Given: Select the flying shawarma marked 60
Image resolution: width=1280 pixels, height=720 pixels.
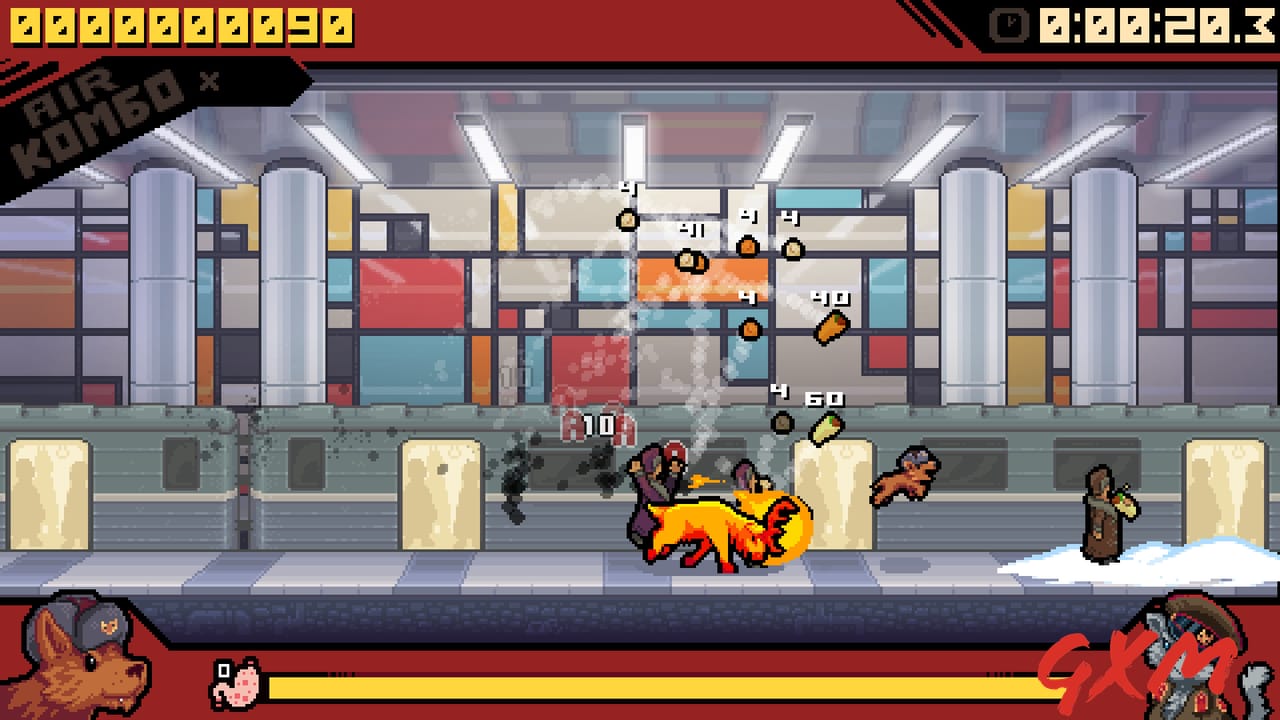Looking at the screenshot, I should point(826,427).
